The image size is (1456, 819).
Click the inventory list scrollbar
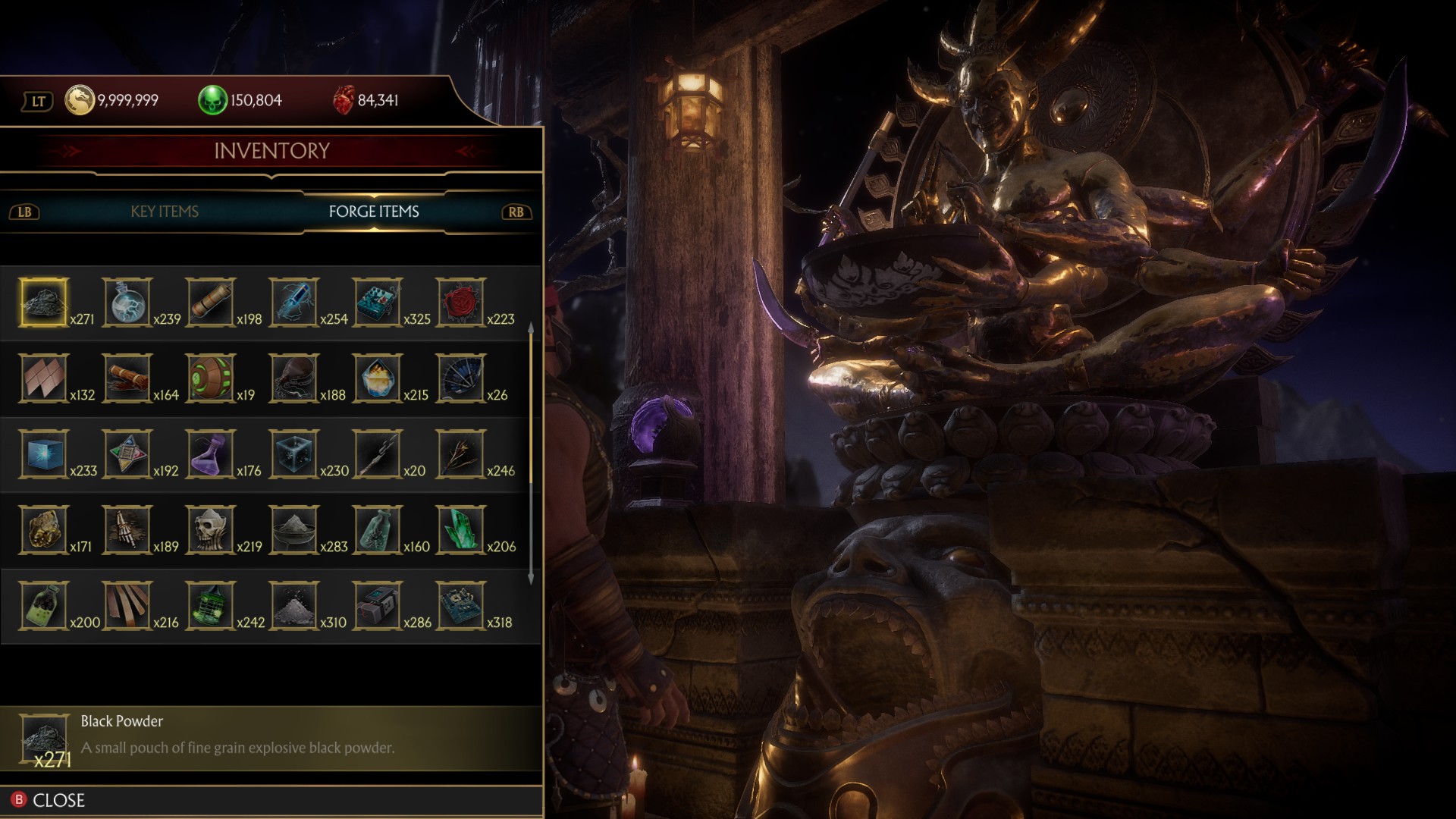click(x=530, y=455)
